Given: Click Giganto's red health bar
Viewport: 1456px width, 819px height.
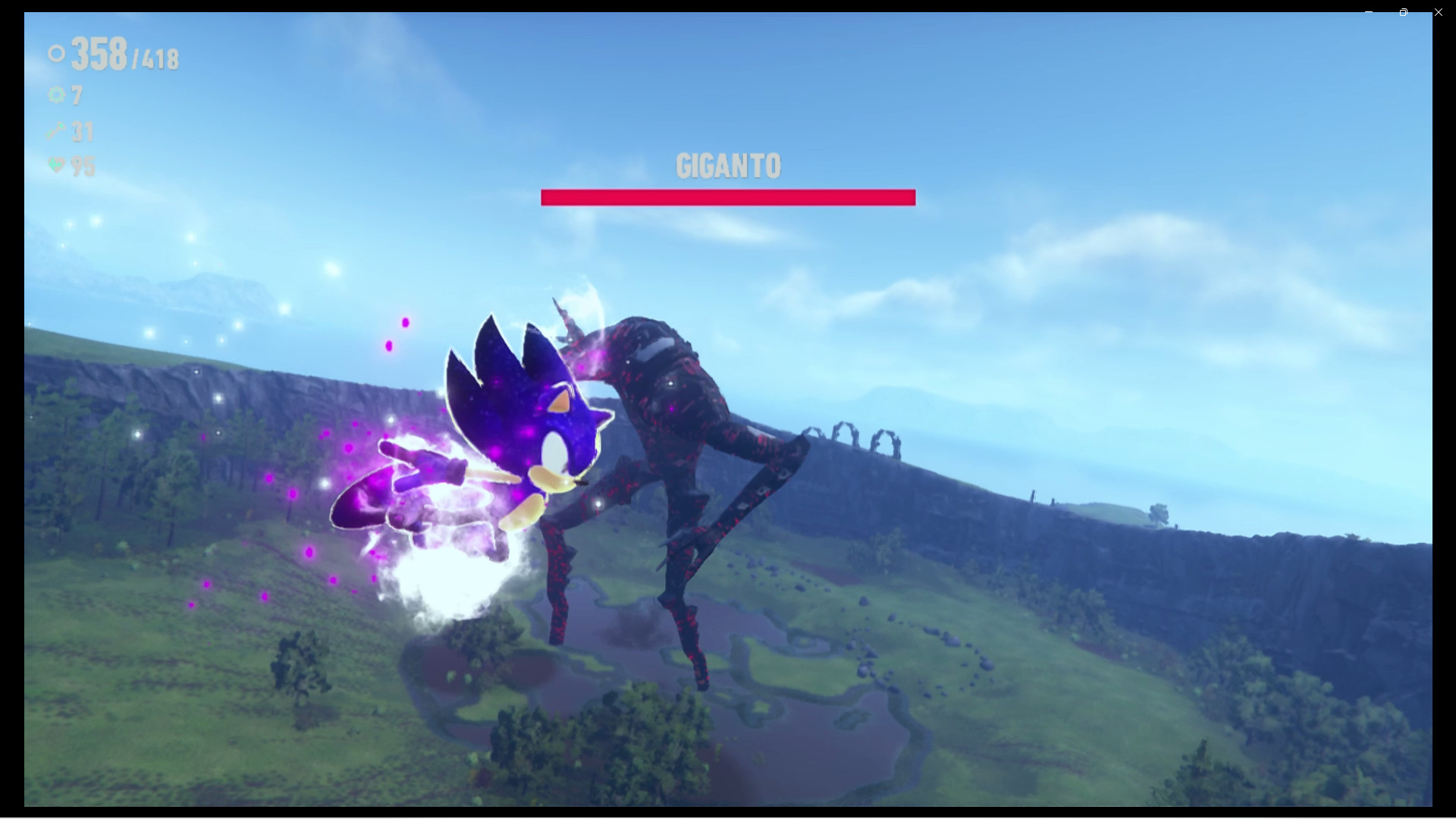Looking at the screenshot, I should coord(727,197).
